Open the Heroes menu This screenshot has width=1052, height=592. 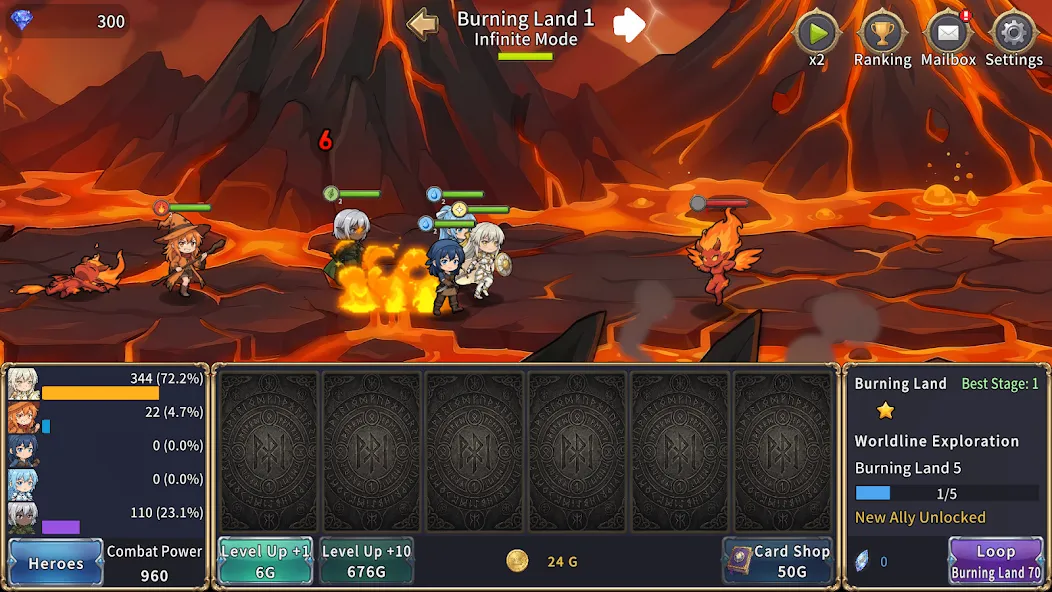pos(56,562)
